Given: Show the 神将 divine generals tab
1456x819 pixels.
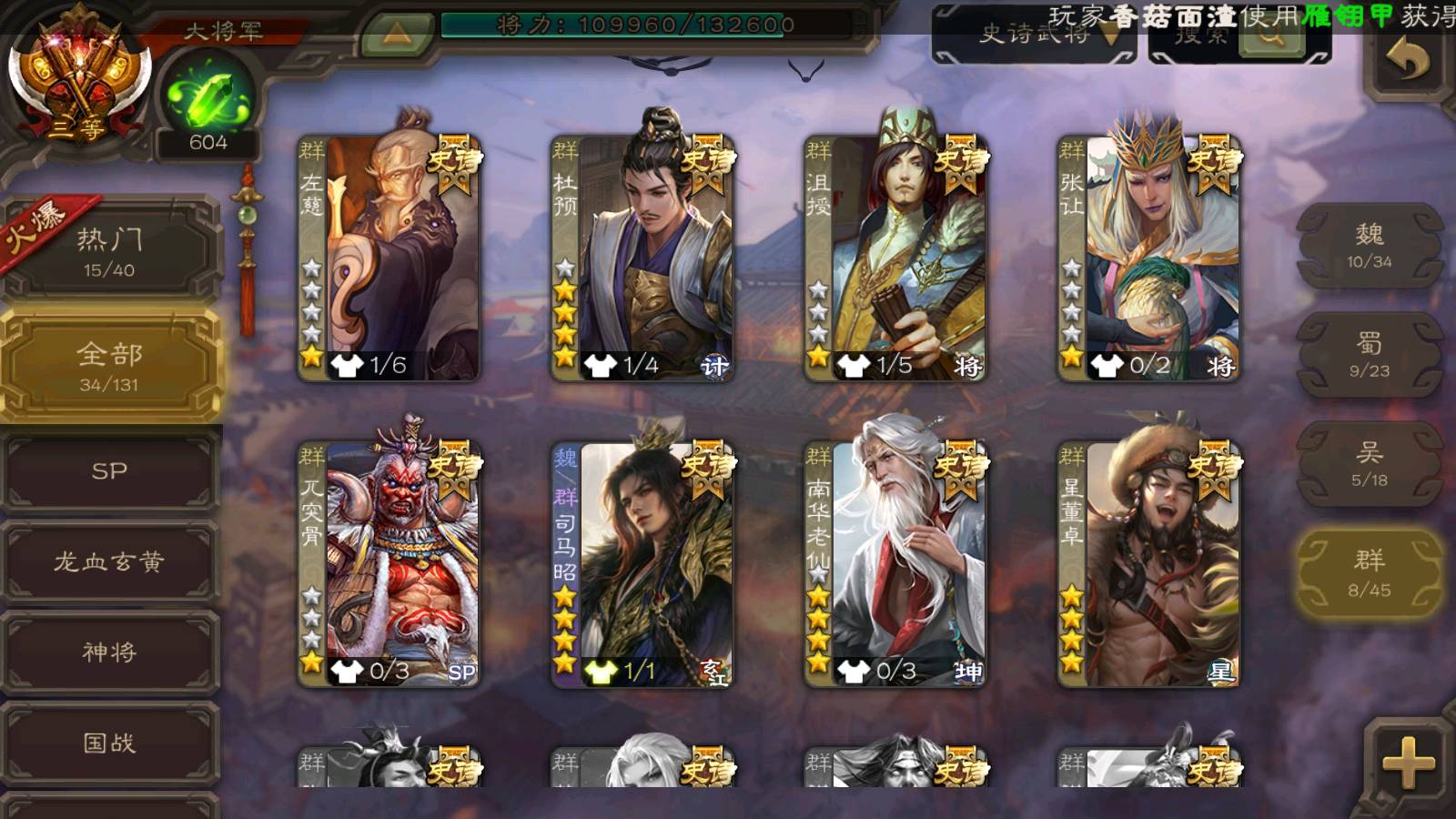Looking at the screenshot, I should (109, 652).
